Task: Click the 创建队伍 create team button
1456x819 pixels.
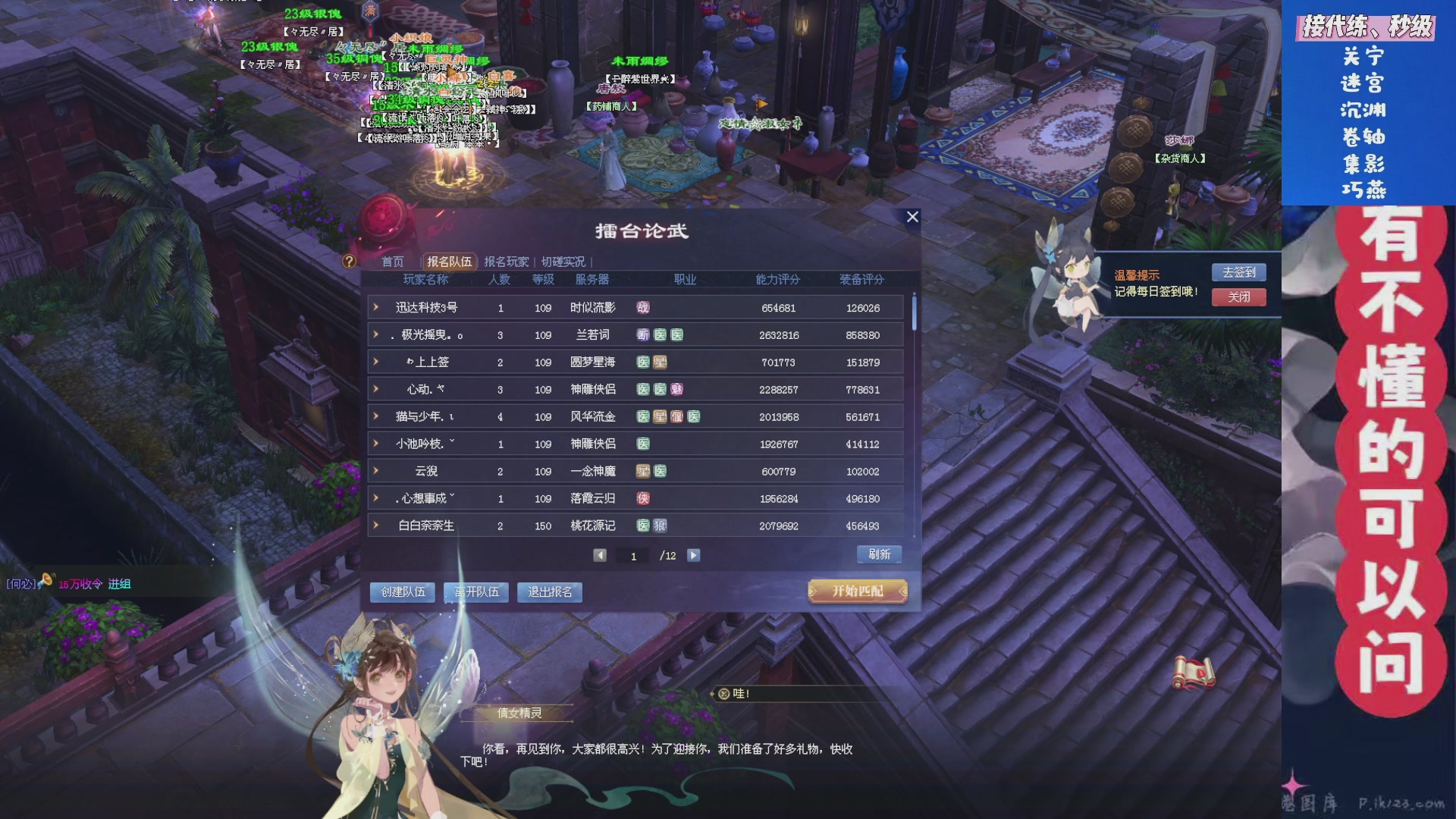Action: tap(405, 591)
